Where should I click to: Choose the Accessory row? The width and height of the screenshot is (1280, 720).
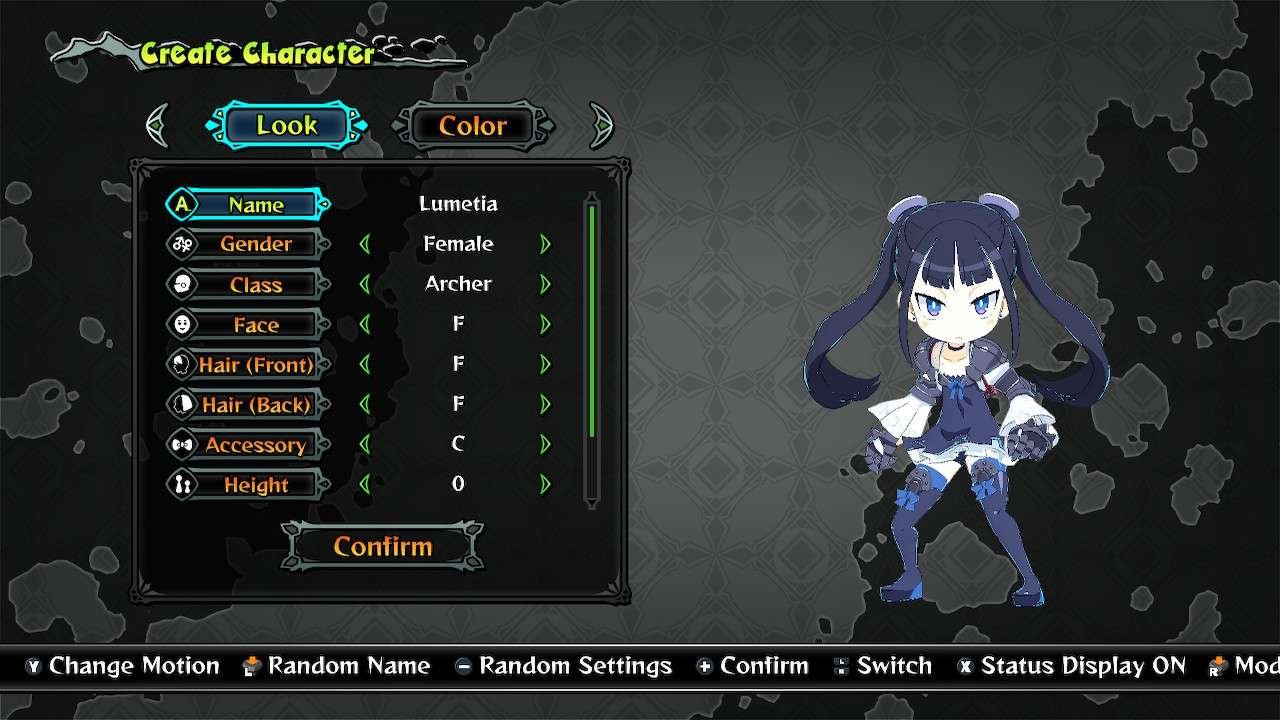click(255, 445)
